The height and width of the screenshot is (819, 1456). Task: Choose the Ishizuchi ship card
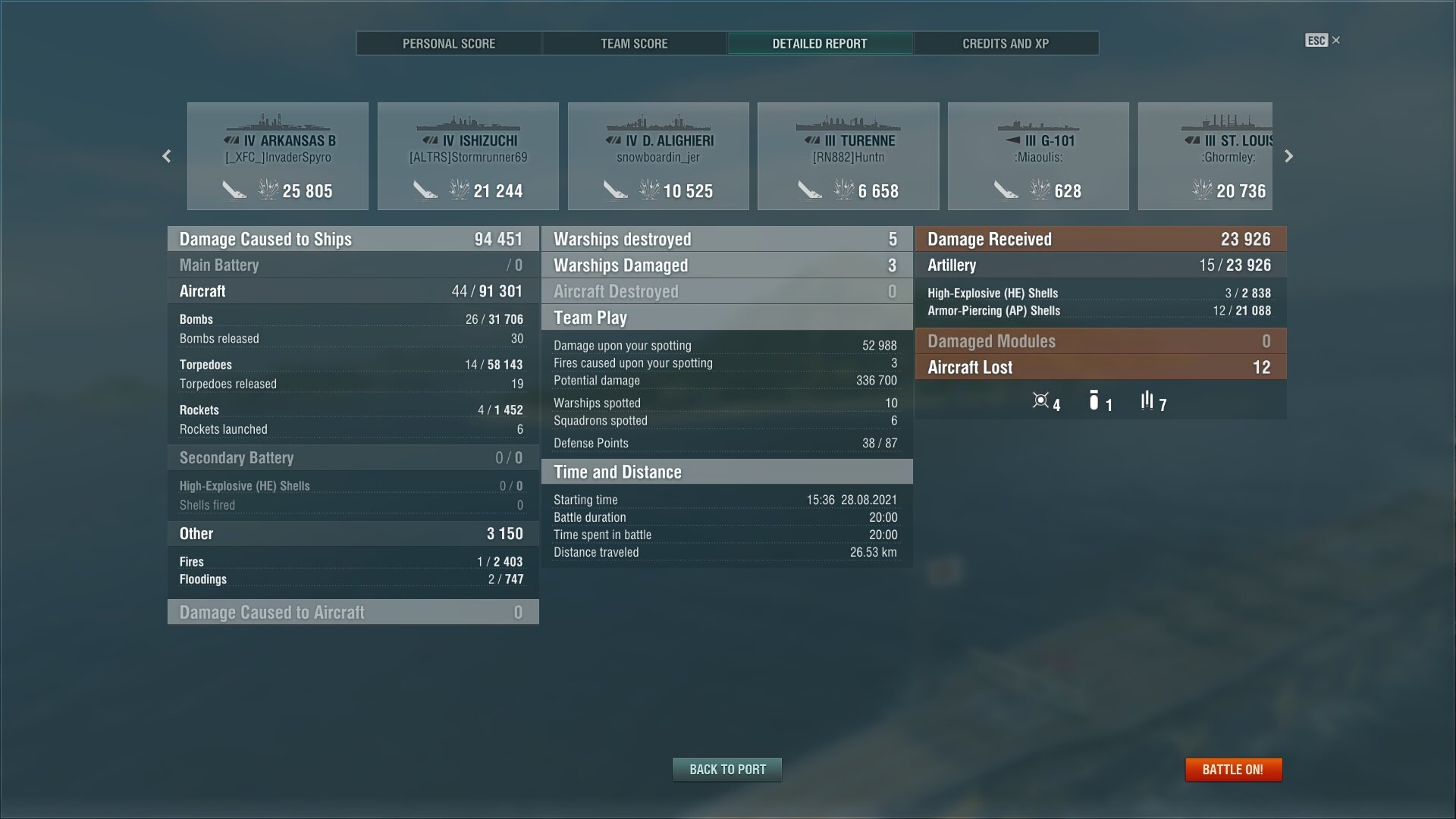point(468,156)
